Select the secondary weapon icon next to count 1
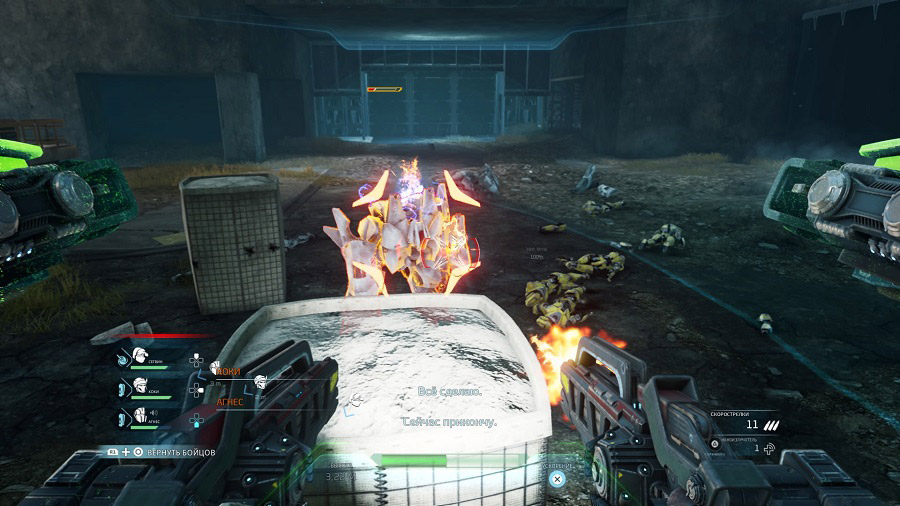The width and height of the screenshot is (900, 506). pos(768,449)
